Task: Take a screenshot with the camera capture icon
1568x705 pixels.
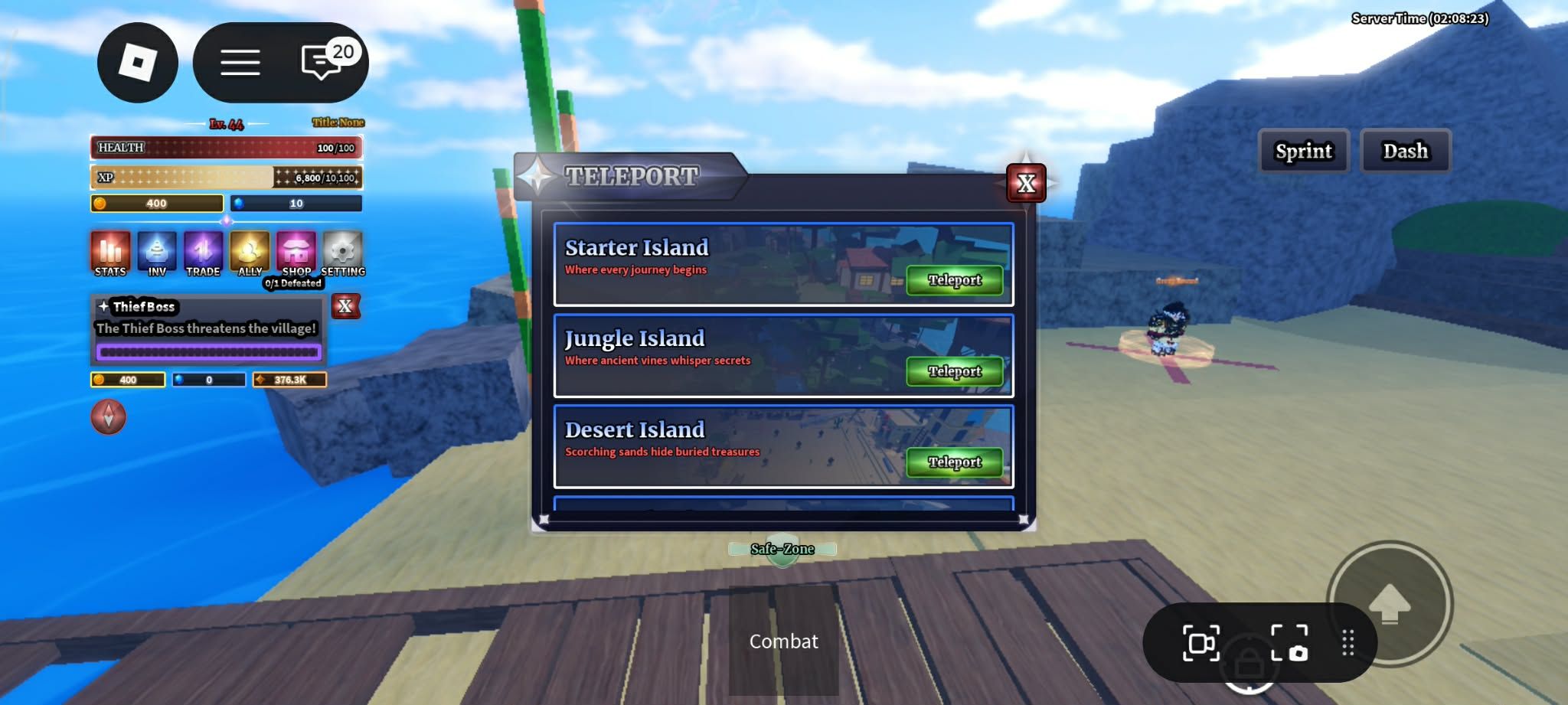Action: point(1289,642)
